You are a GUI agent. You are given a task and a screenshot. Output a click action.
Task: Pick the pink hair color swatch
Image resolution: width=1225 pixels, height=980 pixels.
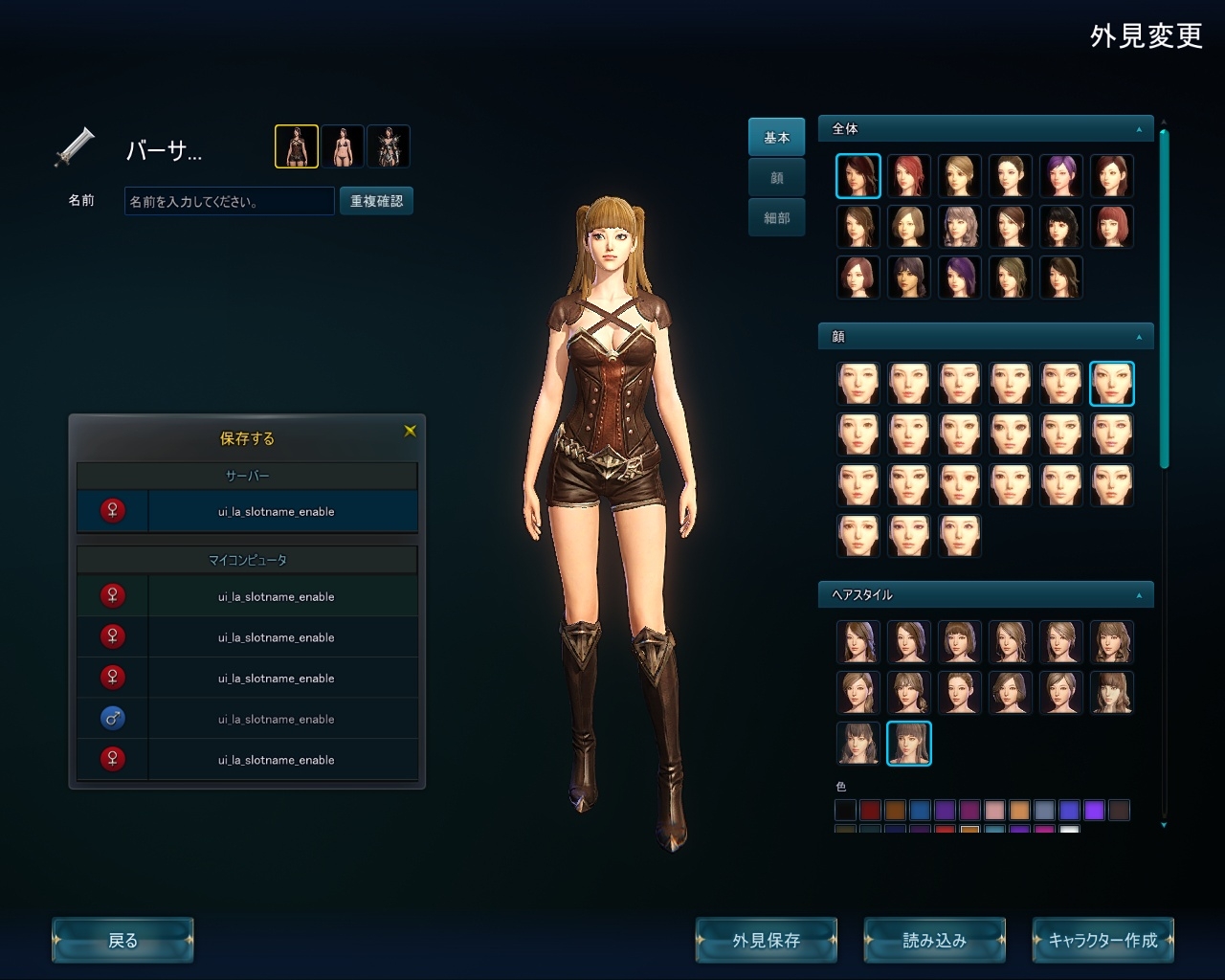pos(994,811)
